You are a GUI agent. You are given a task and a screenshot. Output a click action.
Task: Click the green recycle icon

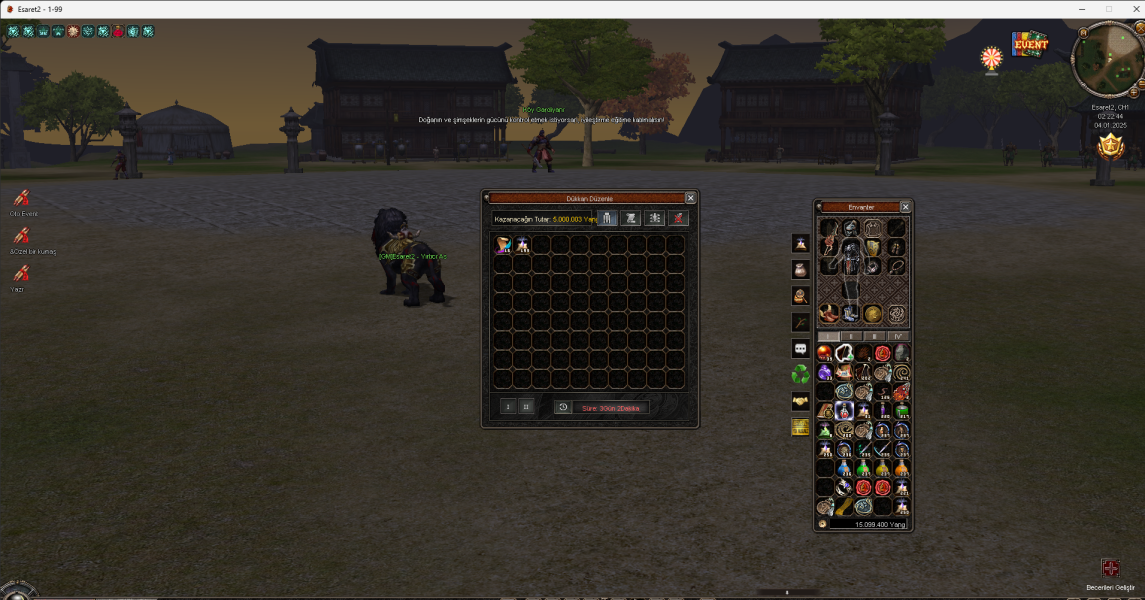point(800,374)
